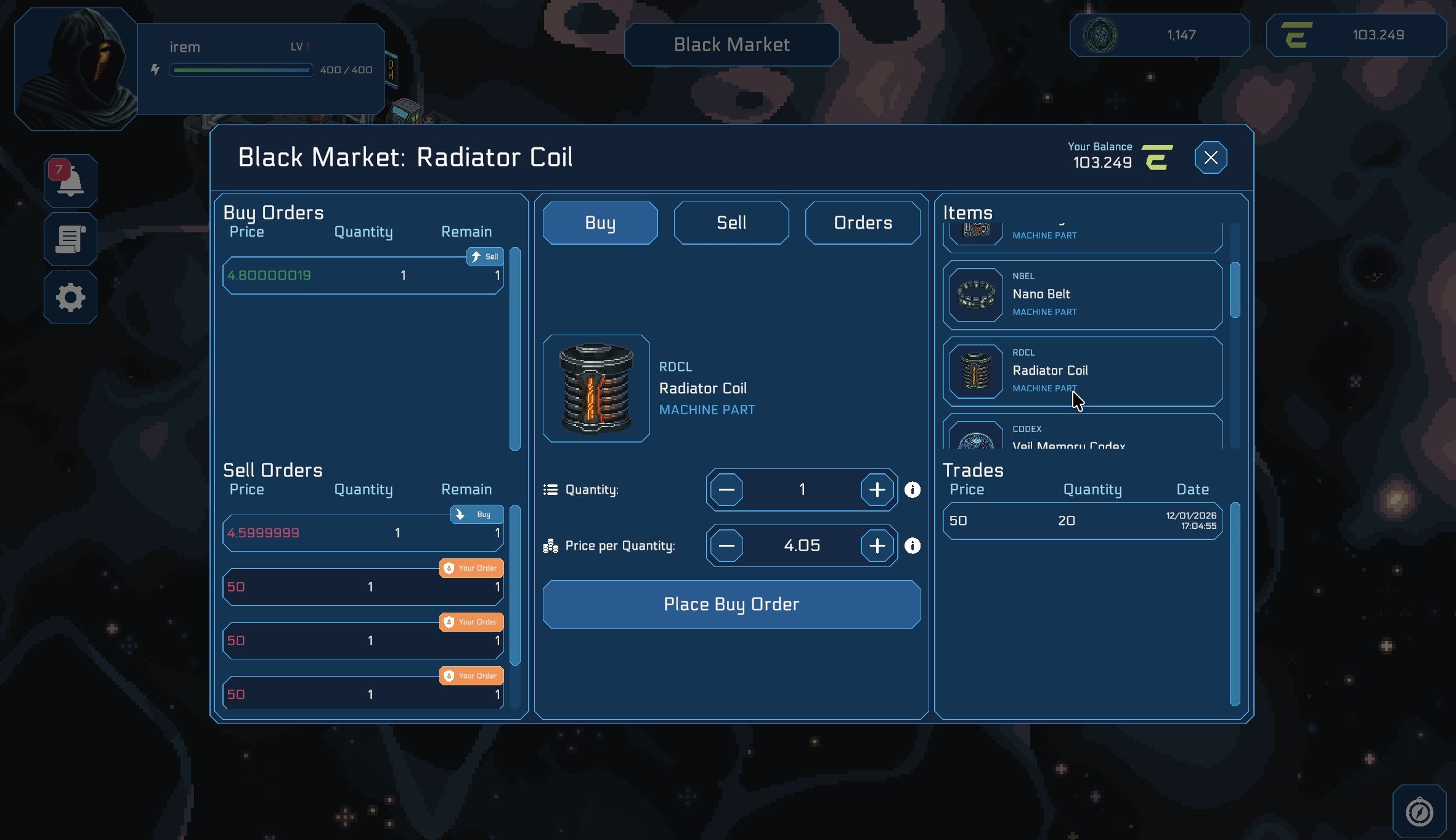Open the Orders tab
Screen dimensions: 1456x840
862,223
